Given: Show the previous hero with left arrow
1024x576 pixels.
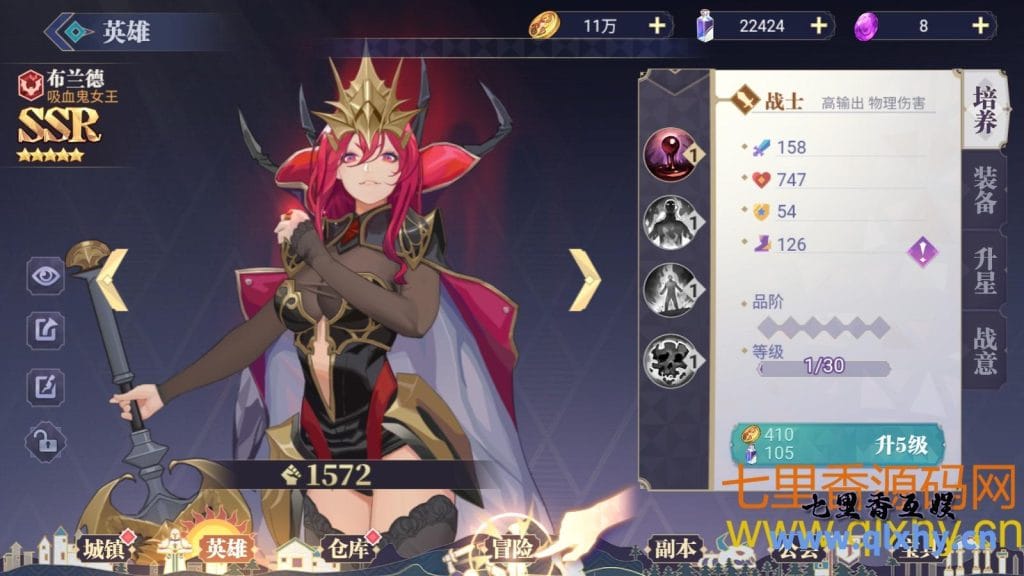Looking at the screenshot, I should [x=114, y=279].
